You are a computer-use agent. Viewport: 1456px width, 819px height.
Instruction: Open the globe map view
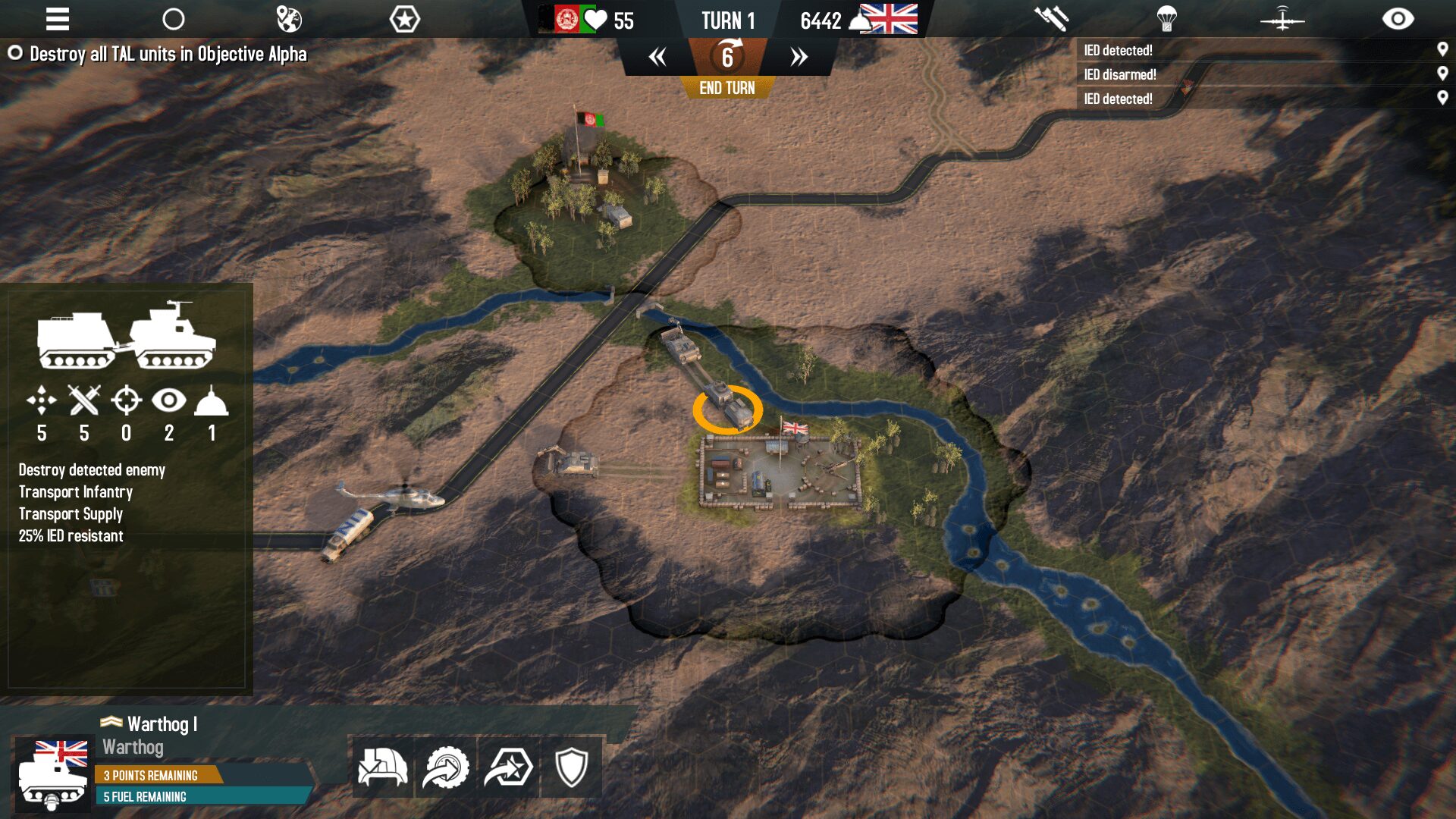(x=289, y=19)
